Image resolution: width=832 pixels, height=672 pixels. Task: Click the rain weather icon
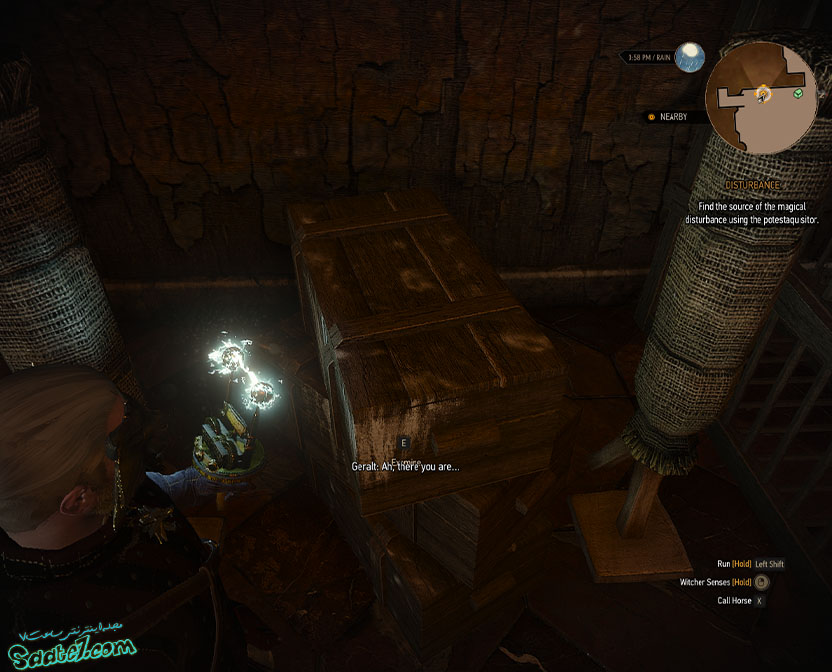point(688,57)
